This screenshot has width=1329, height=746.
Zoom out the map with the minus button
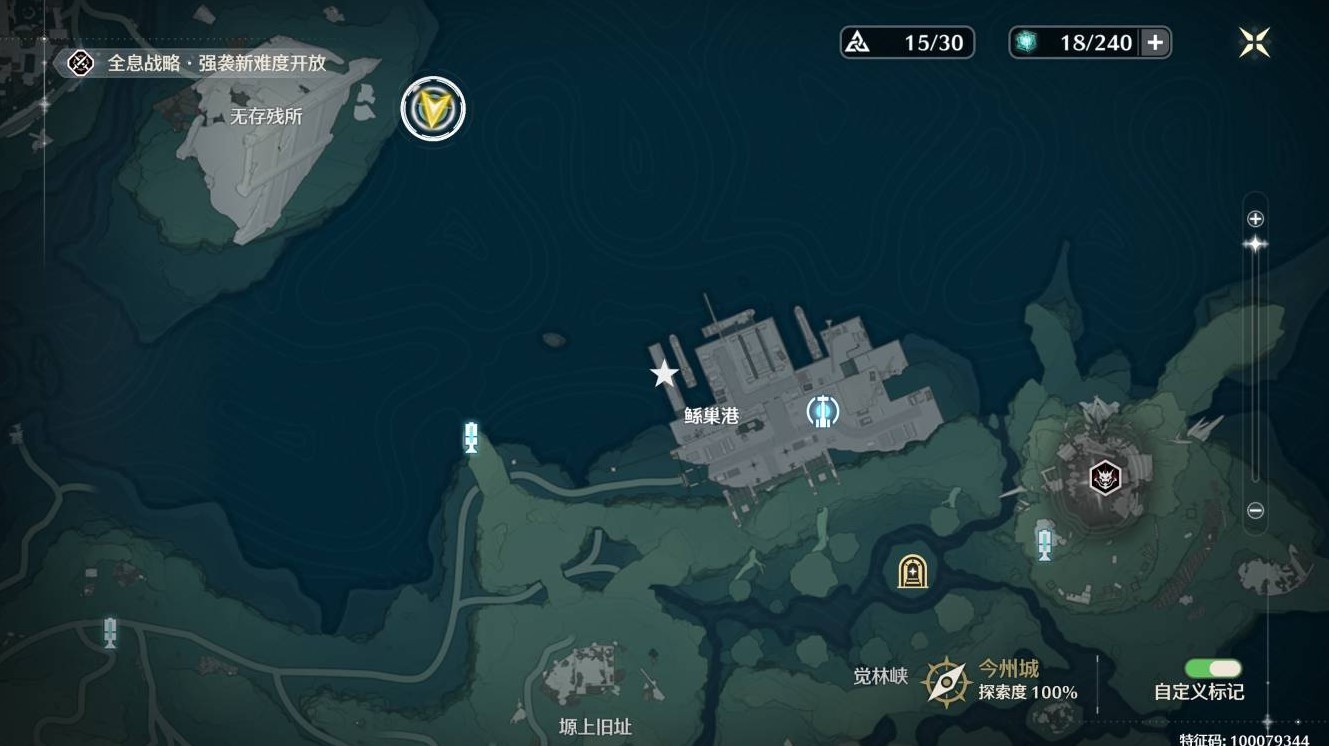1256,511
